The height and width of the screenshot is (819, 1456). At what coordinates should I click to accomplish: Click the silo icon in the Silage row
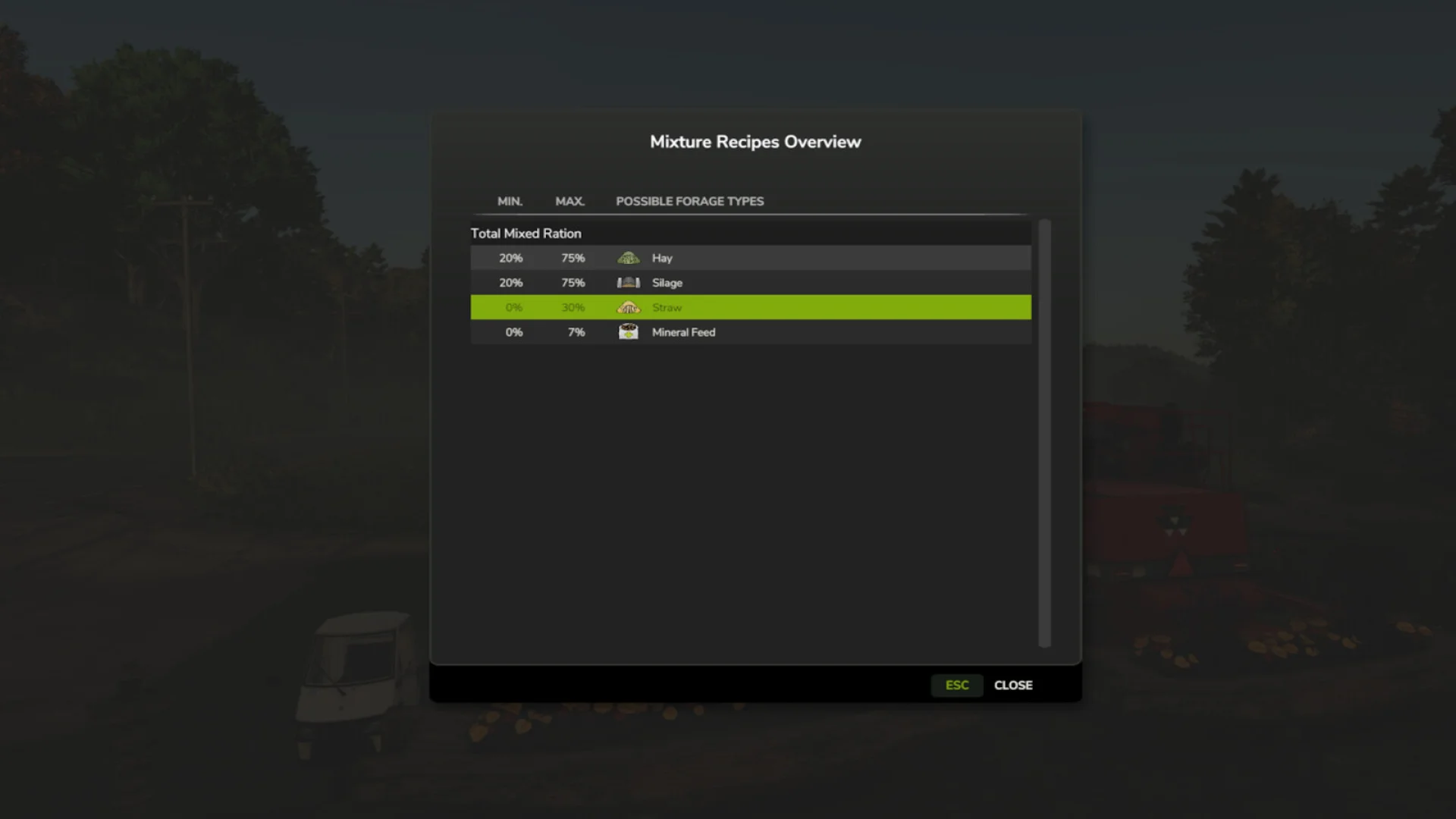point(629,282)
